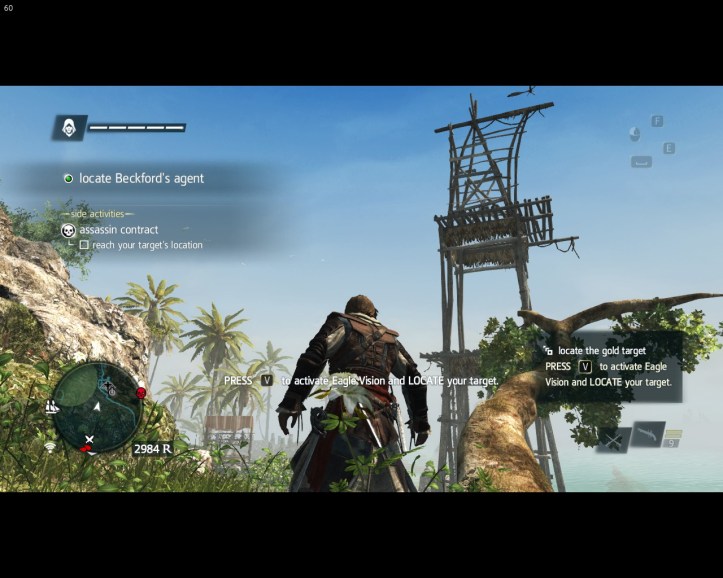Click the Assassin insignia sync icon

pyautogui.click(x=68, y=127)
